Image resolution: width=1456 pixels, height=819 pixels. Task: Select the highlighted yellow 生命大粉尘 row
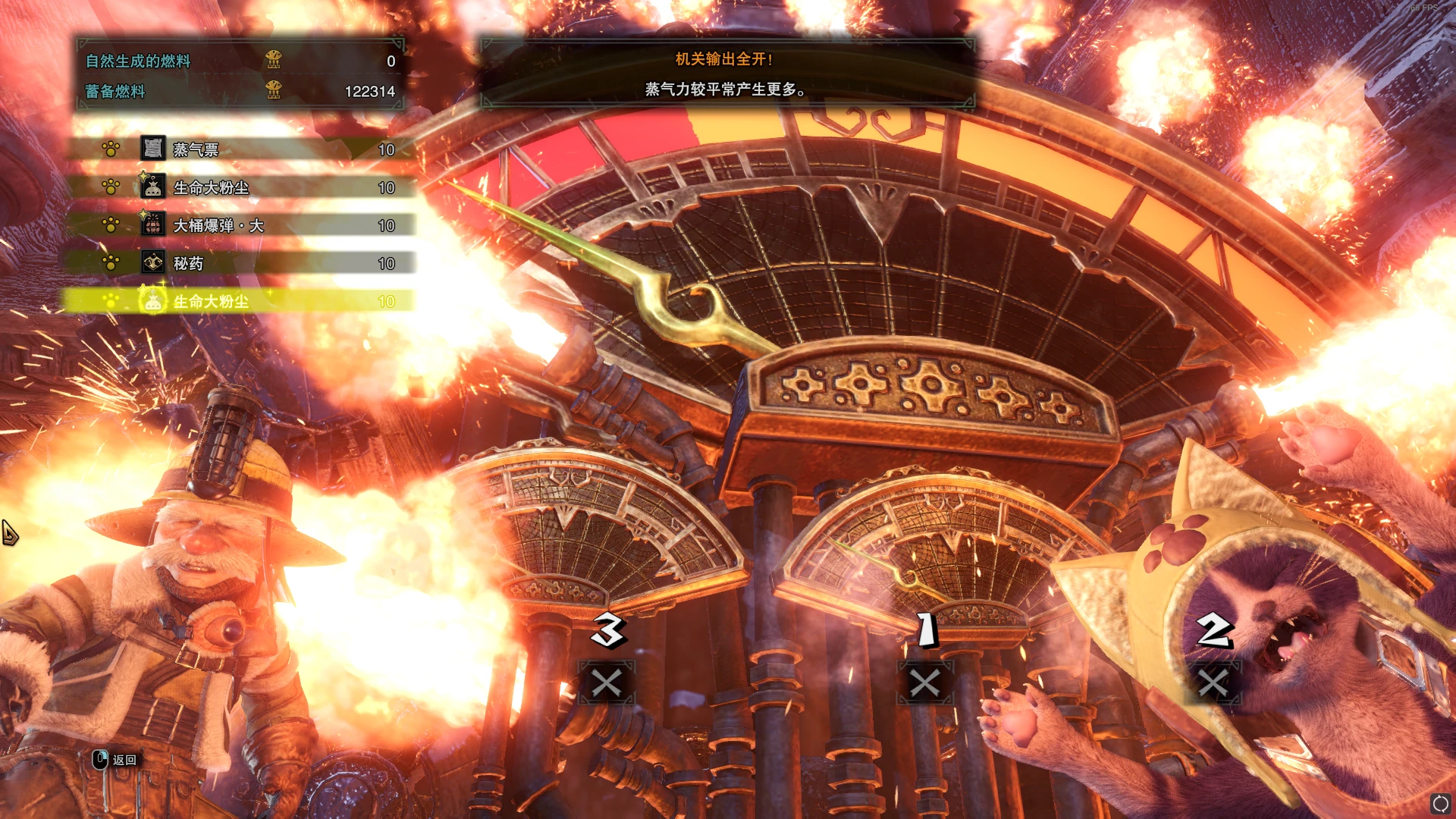(x=243, y=301)
